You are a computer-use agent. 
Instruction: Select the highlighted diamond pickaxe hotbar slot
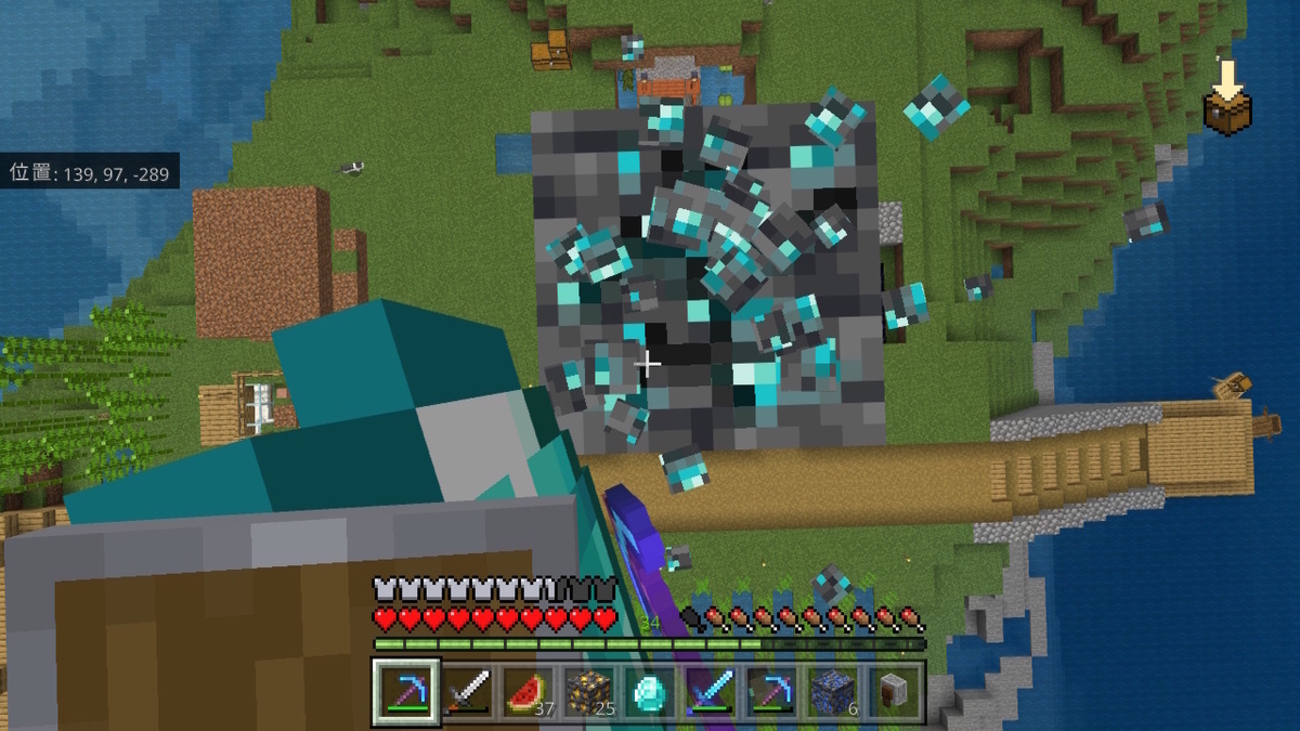(406, 690)
